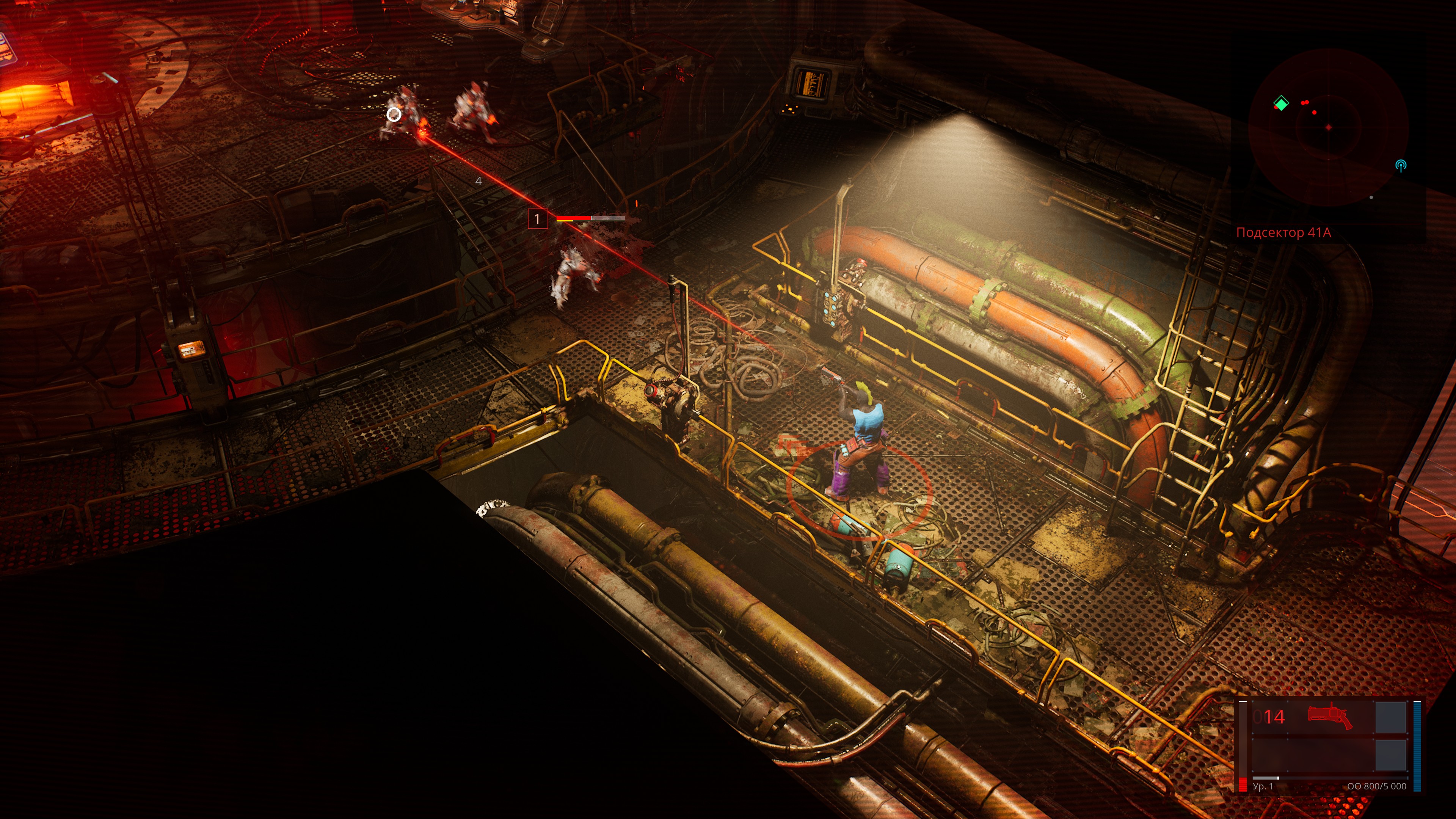
Task: Select the green diamond objective marker on radar
Action: pos(1281,104)
